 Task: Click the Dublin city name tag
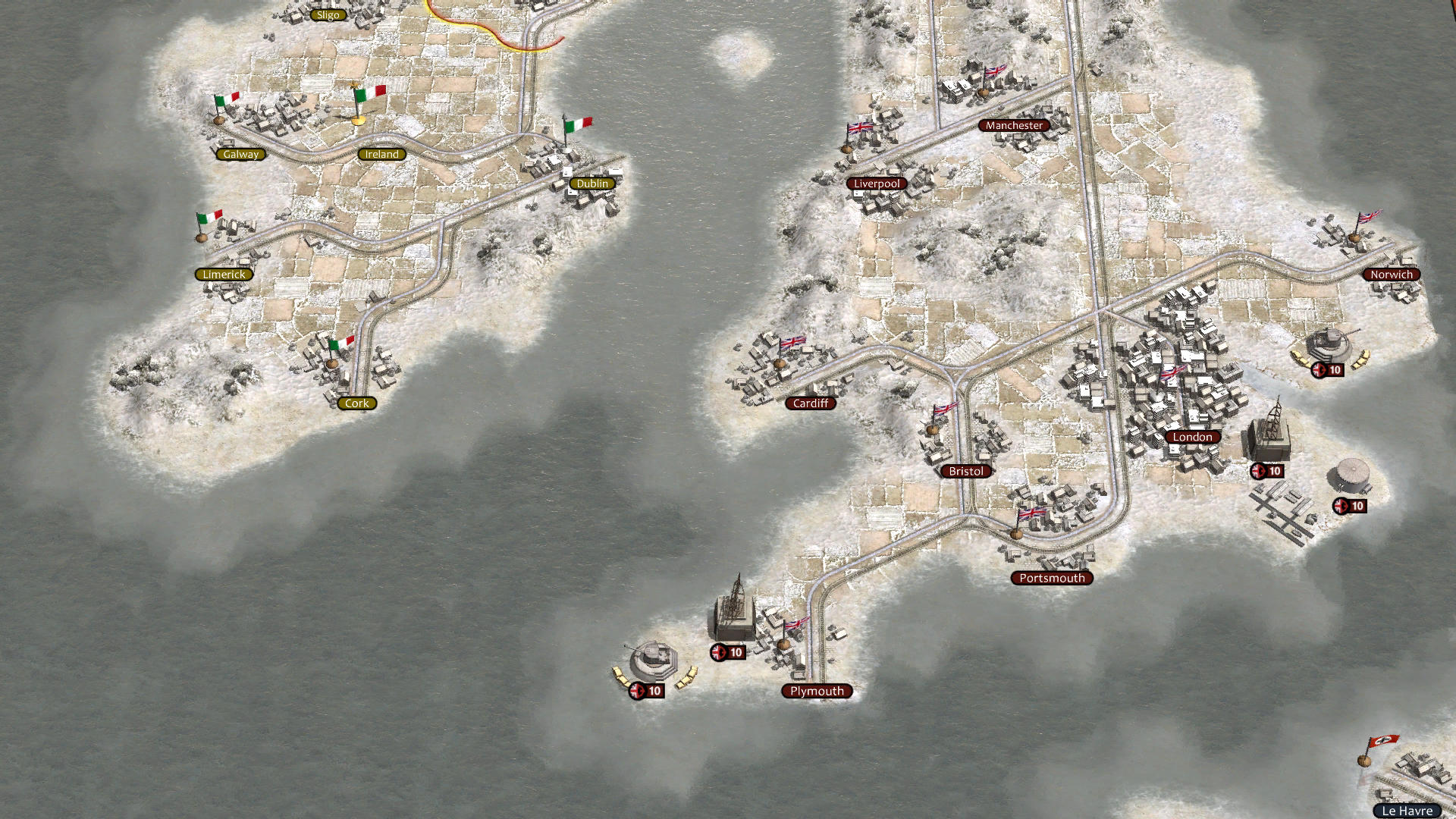[592, 184]
